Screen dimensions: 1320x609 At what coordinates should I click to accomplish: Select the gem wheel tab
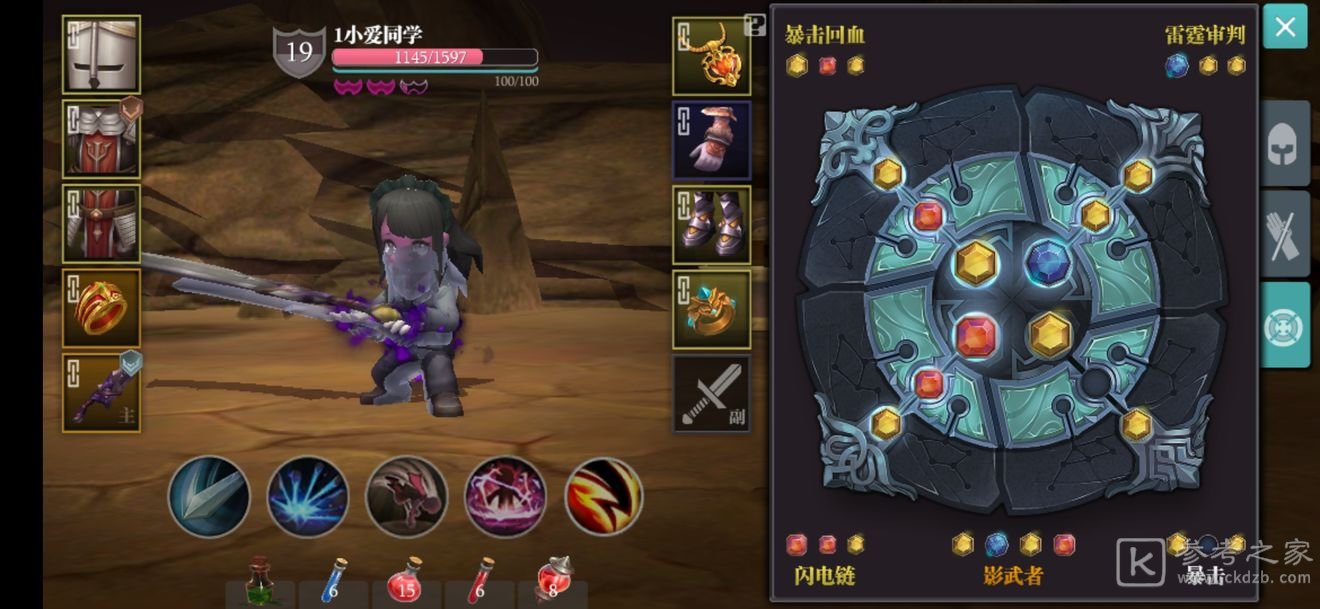[x=1284, y=325]
